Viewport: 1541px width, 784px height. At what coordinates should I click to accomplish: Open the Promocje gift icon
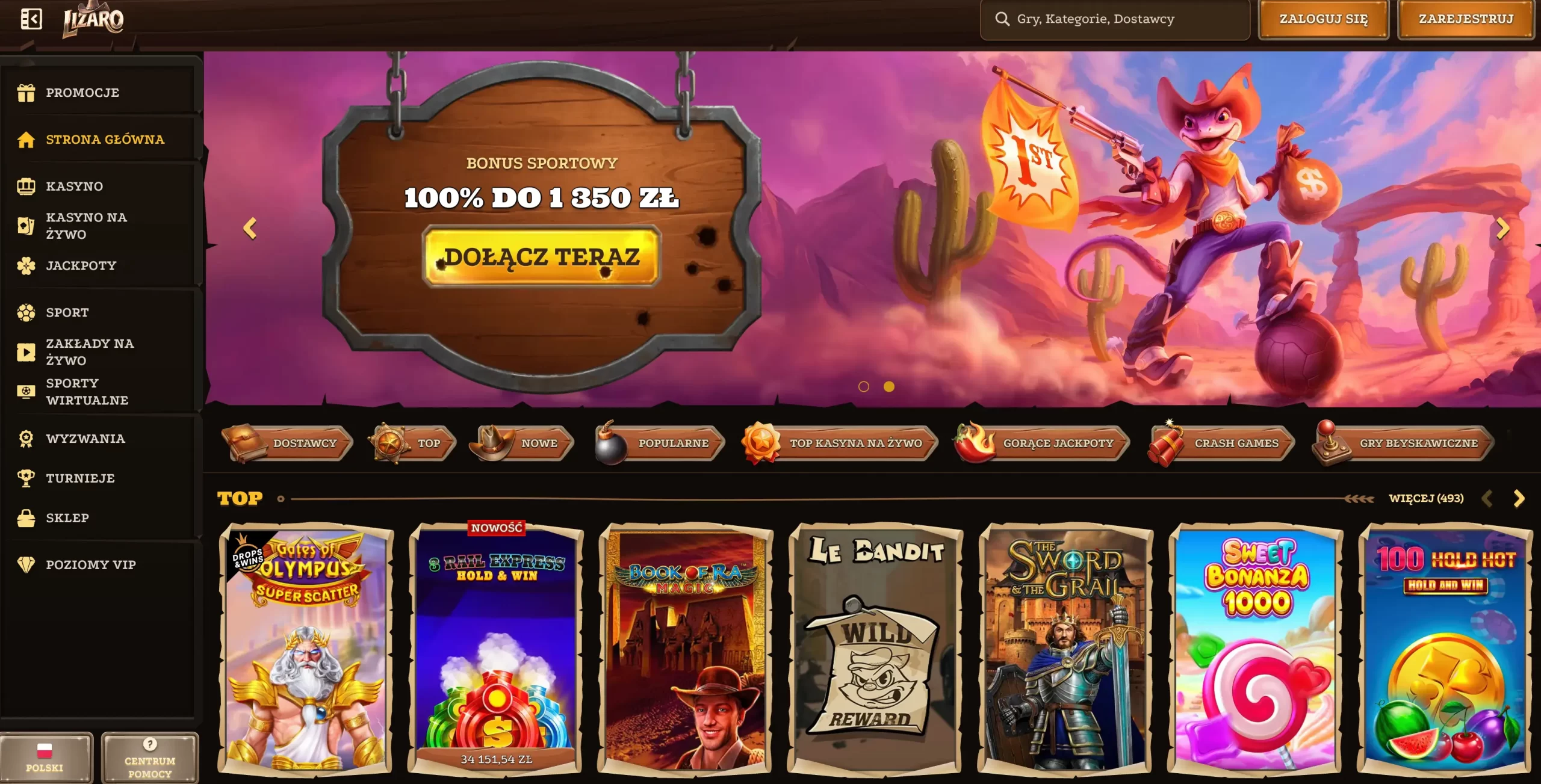click(26, 92)
